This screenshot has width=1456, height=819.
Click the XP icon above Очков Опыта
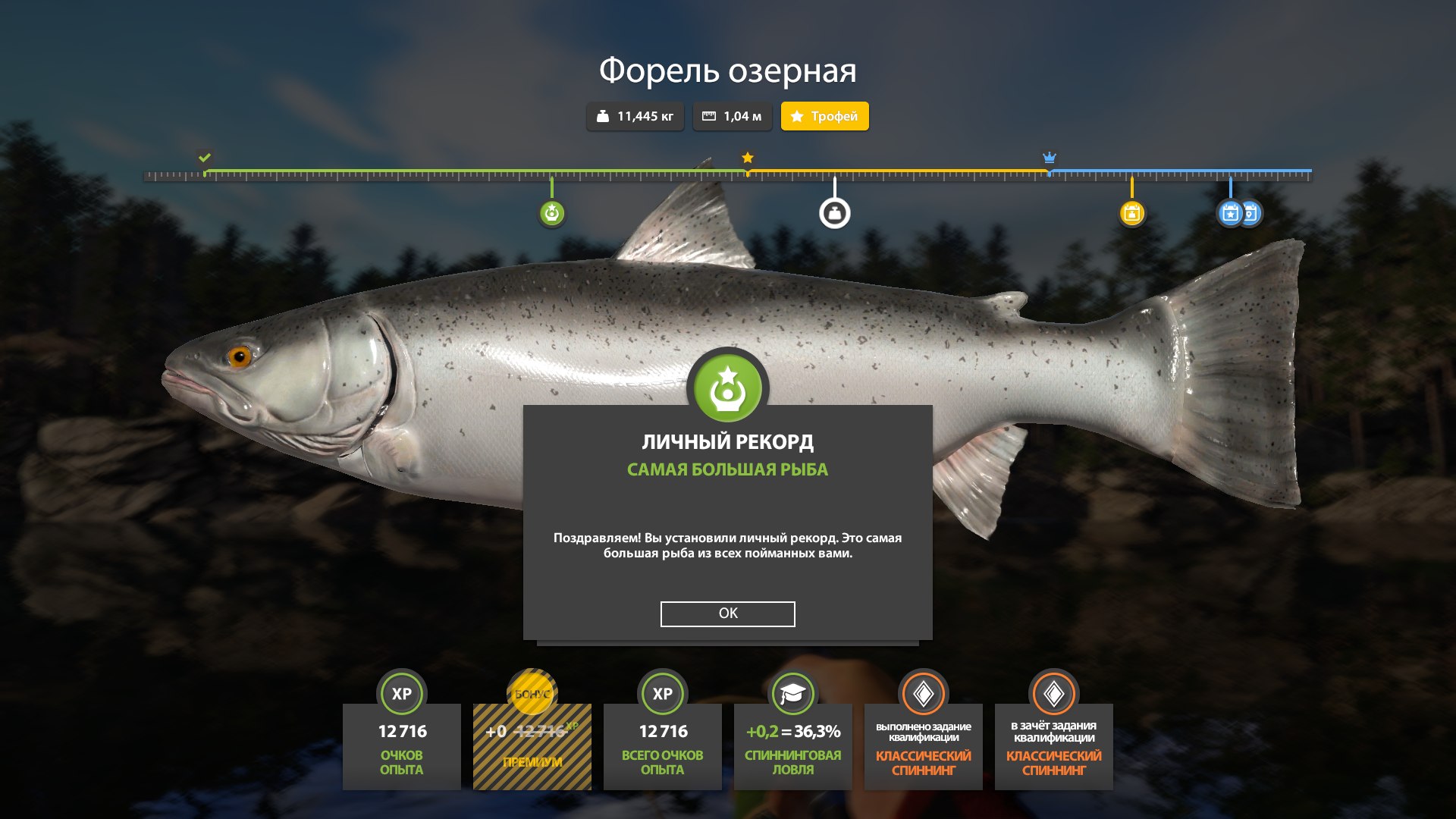(x=401, y=692)
